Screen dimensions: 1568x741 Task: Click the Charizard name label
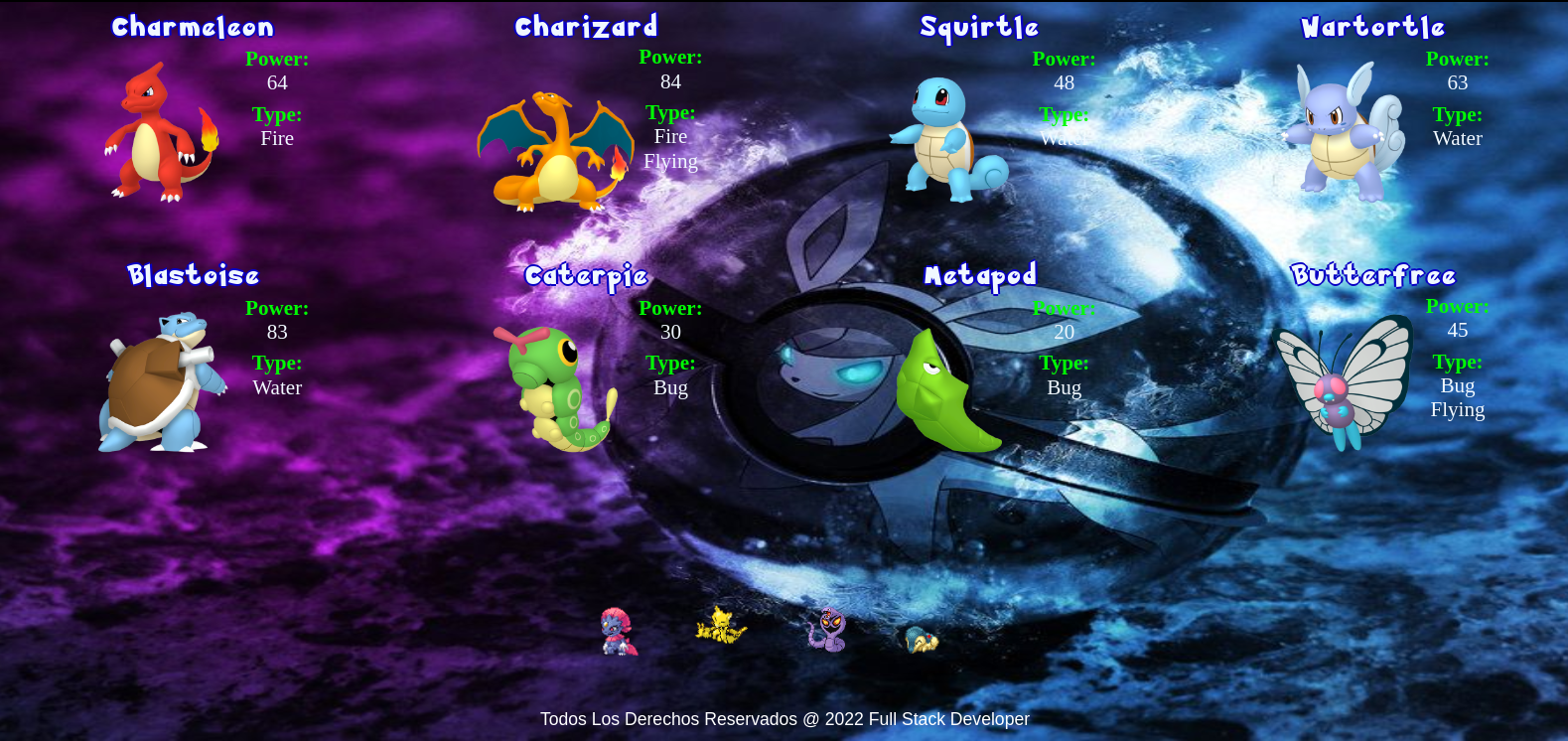(586, 27)
